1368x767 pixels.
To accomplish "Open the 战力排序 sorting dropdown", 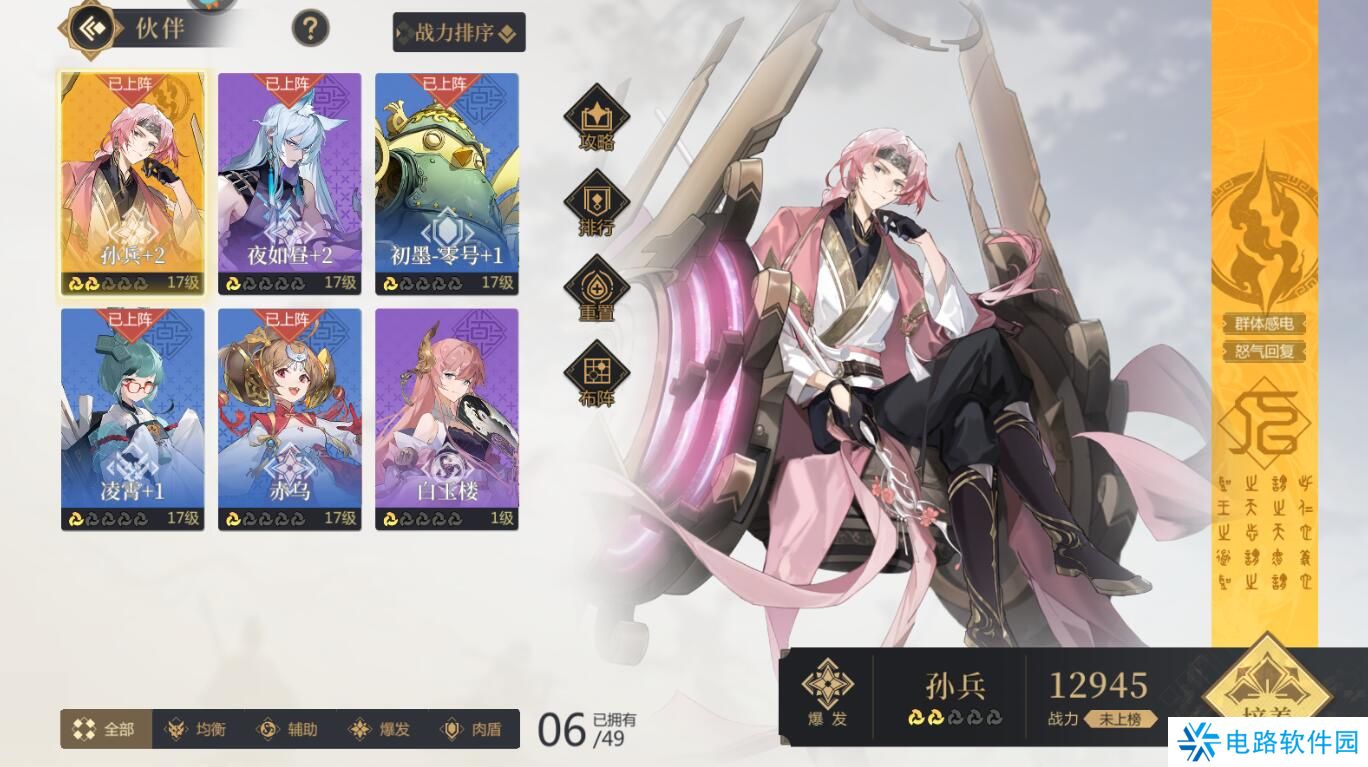I will point(456,33).
